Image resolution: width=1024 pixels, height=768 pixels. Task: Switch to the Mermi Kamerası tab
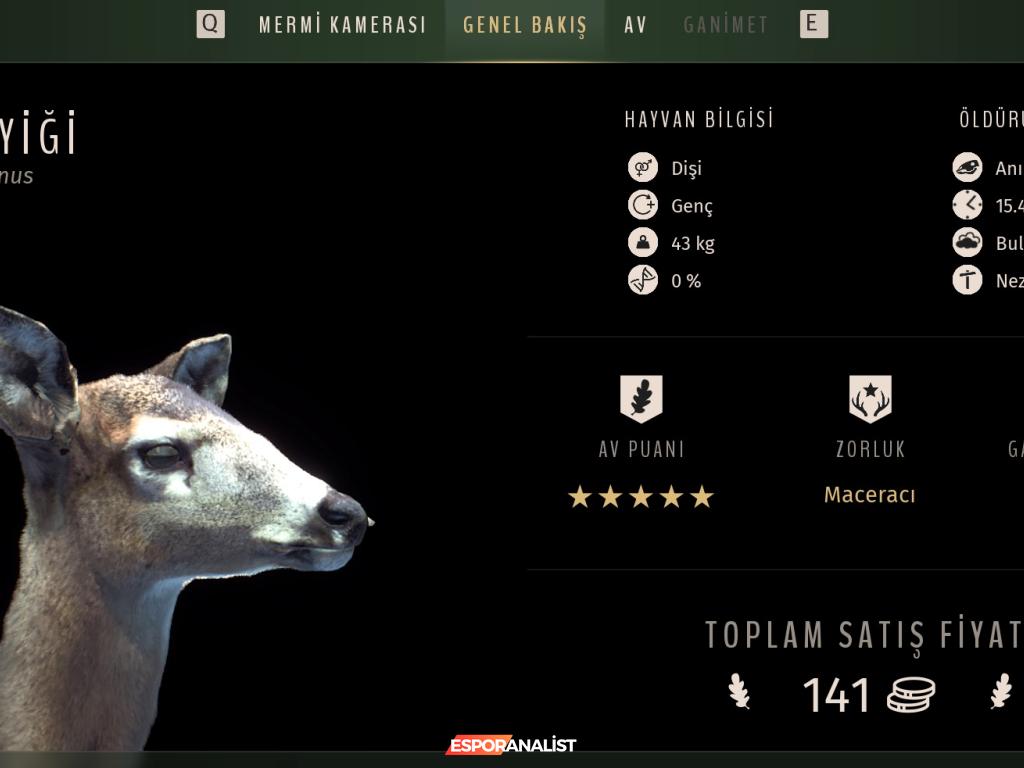point(342,25)
